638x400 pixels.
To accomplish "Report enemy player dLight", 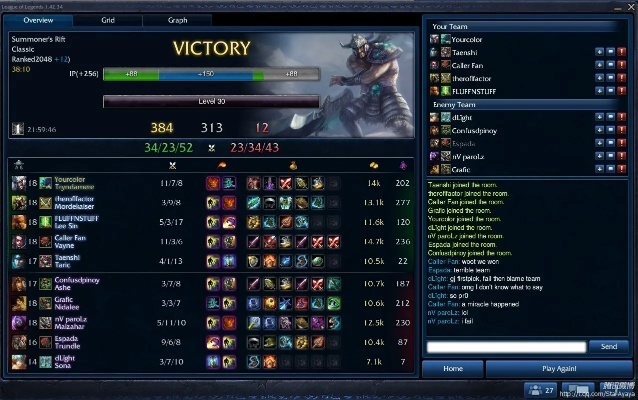I will 623,117.
